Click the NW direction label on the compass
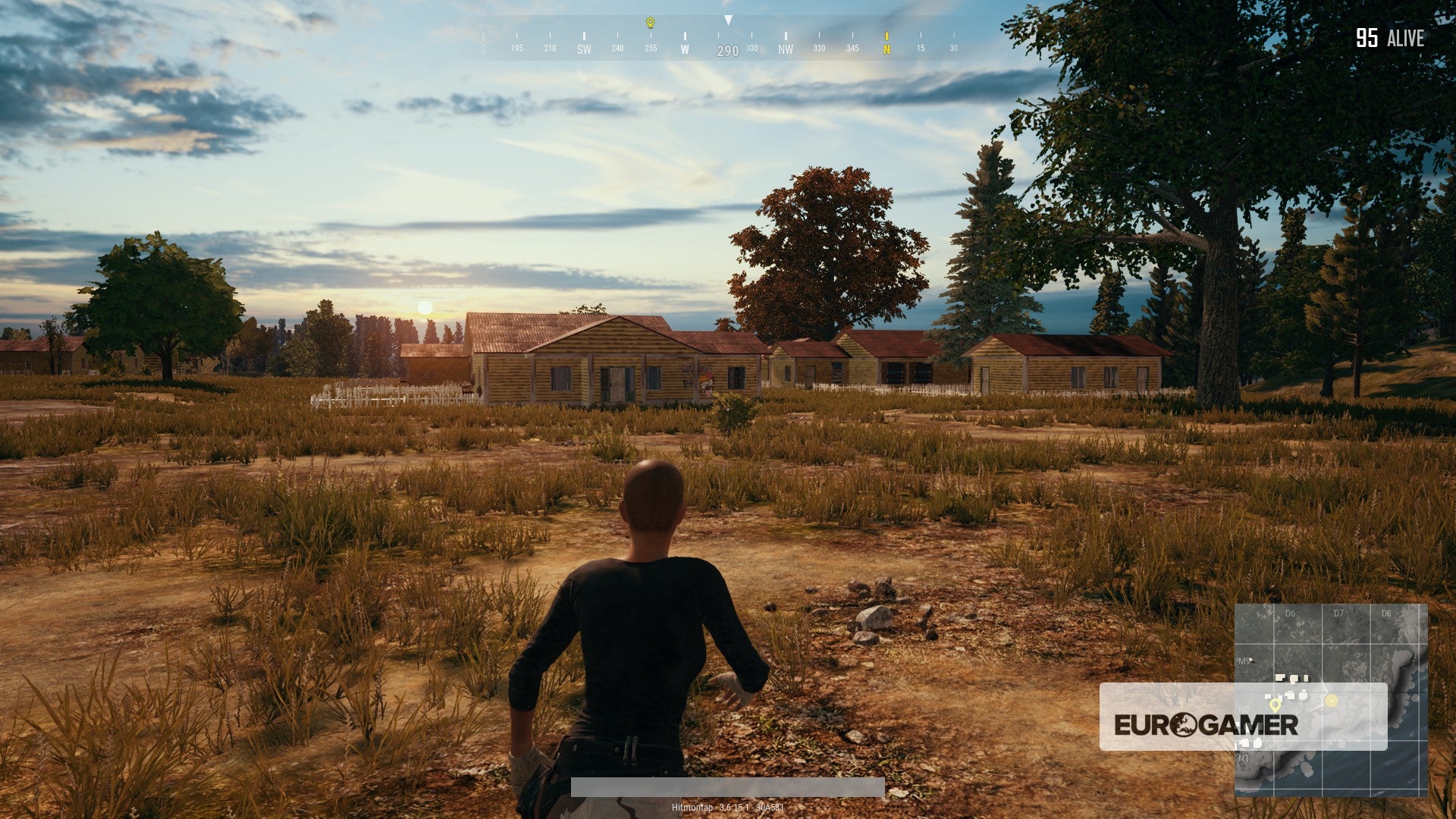The width and height of the screenshot is (1456, 819). click(x=786, y=48)
